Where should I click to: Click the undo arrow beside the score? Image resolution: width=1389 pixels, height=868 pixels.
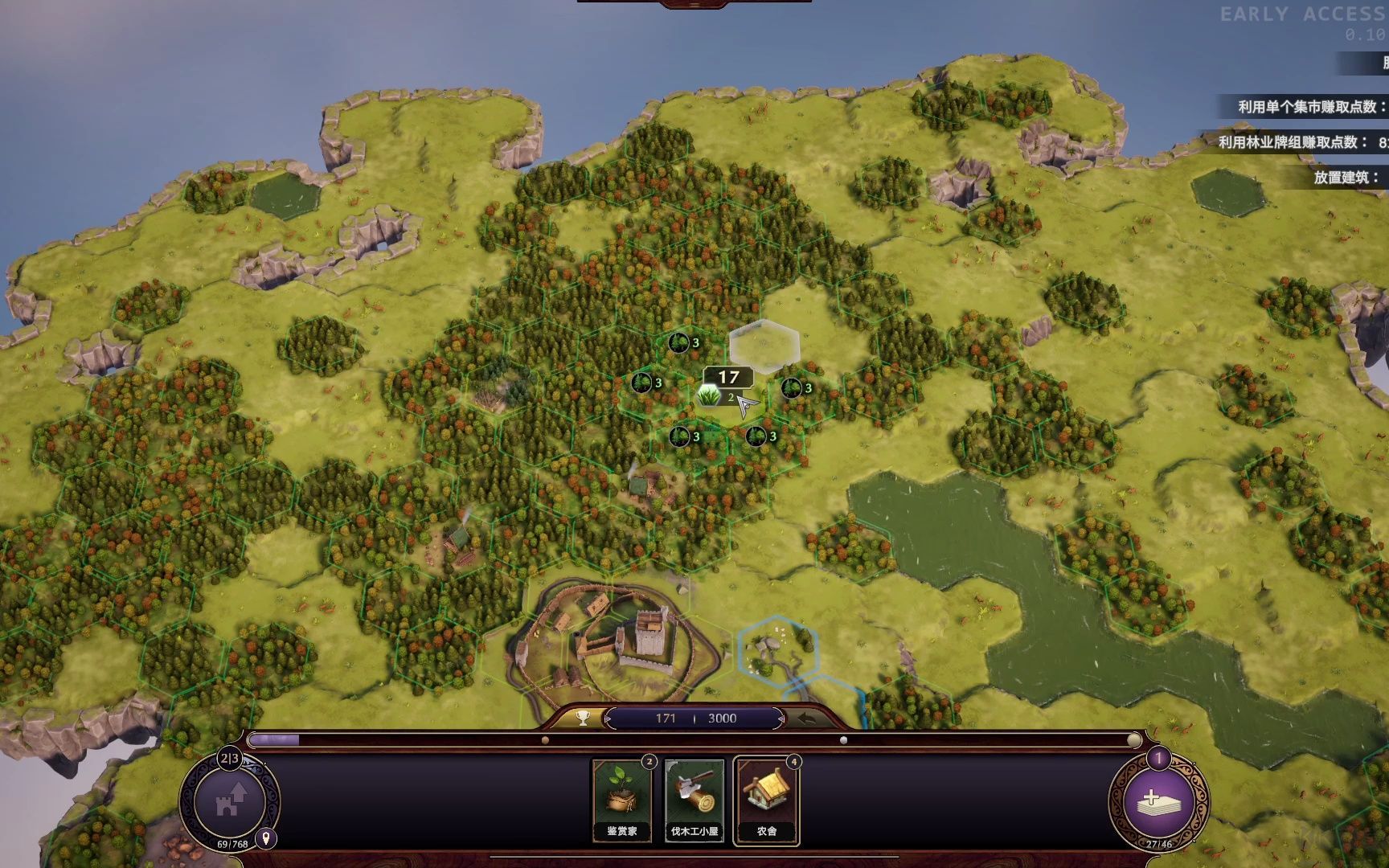click(x=806, y=718)
